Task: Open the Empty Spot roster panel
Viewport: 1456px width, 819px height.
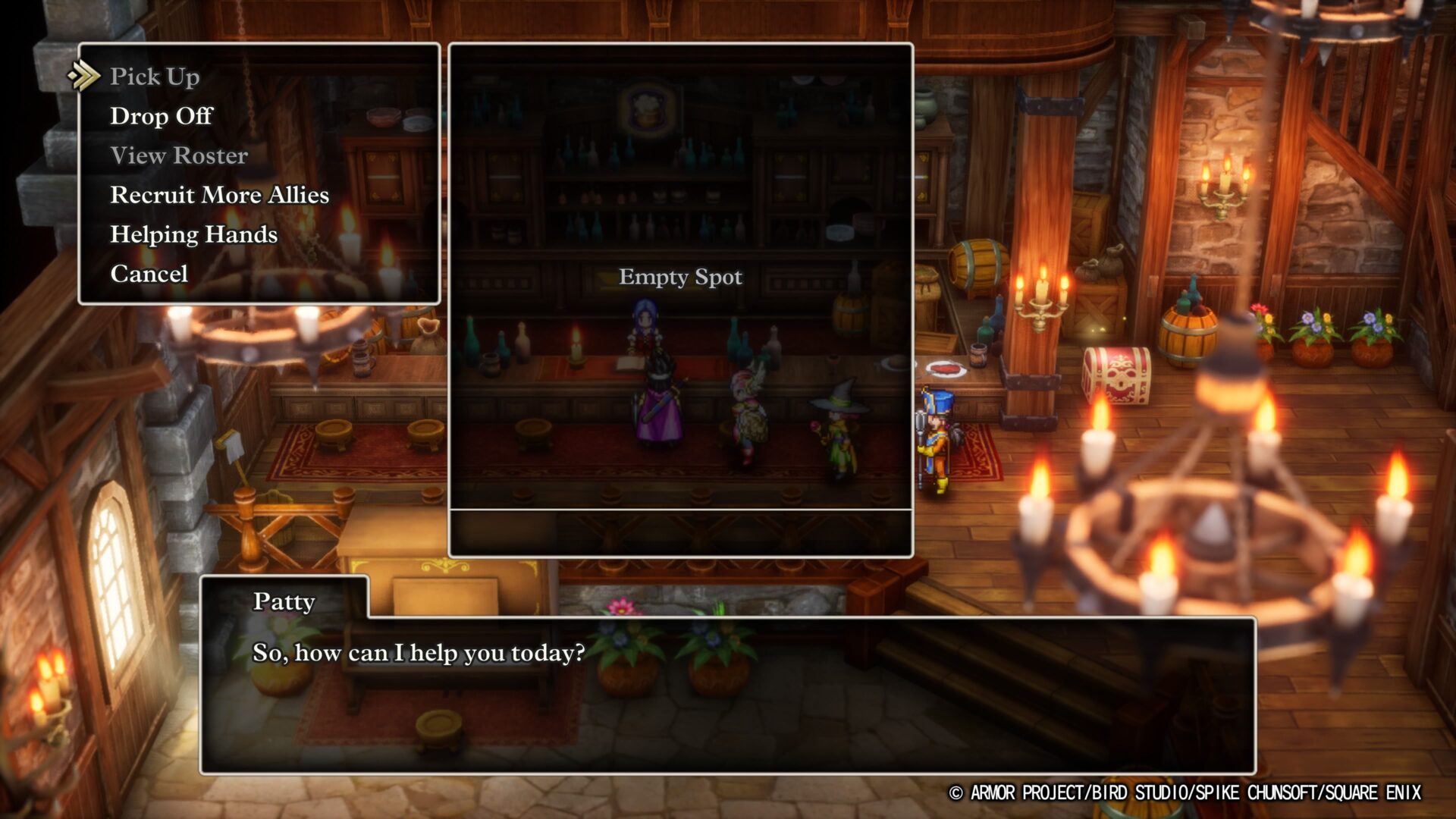Action: pos(679,277)
